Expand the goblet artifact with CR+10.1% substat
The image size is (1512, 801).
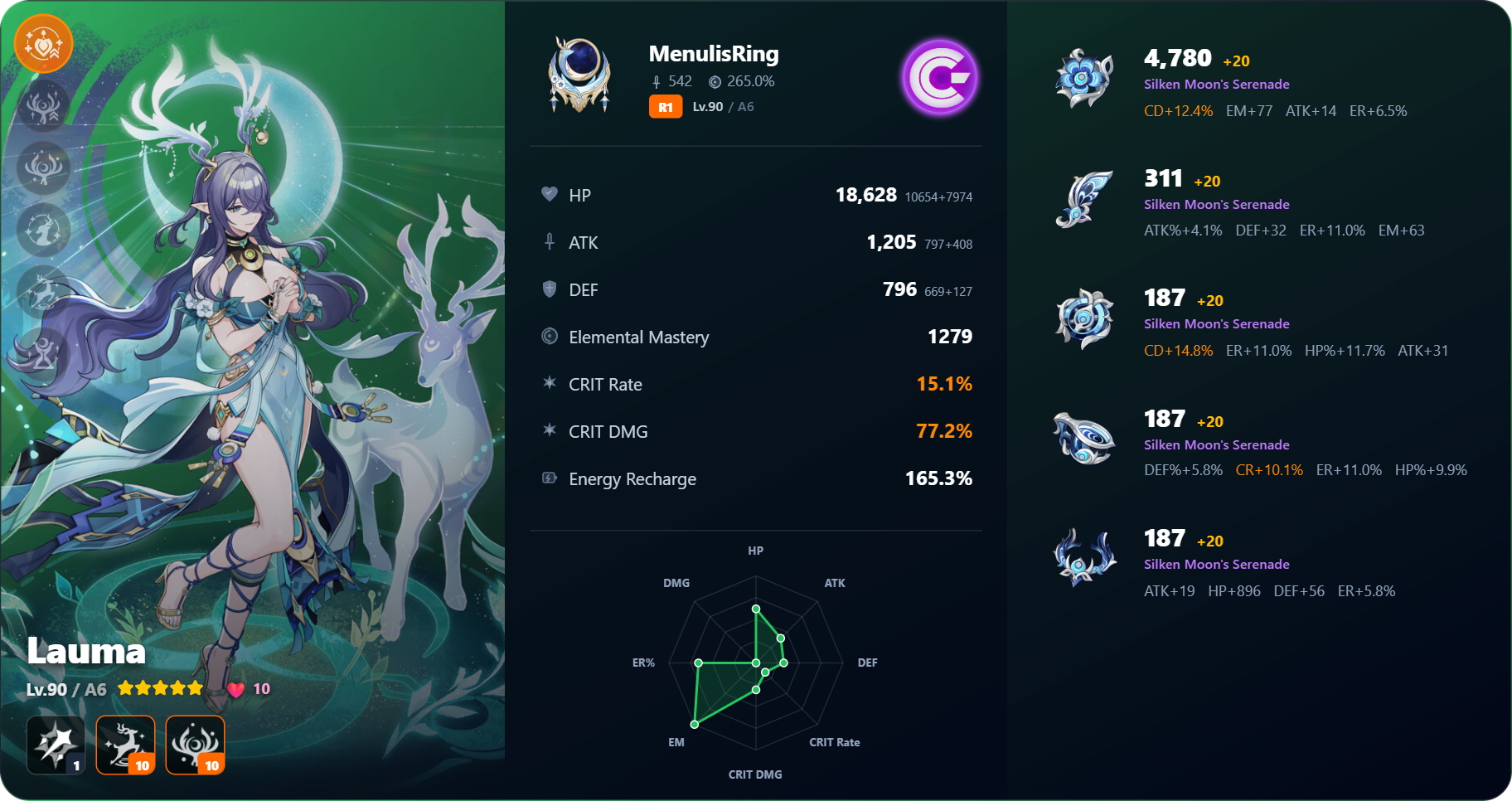pyautogui.click(x=1084, y=439)
